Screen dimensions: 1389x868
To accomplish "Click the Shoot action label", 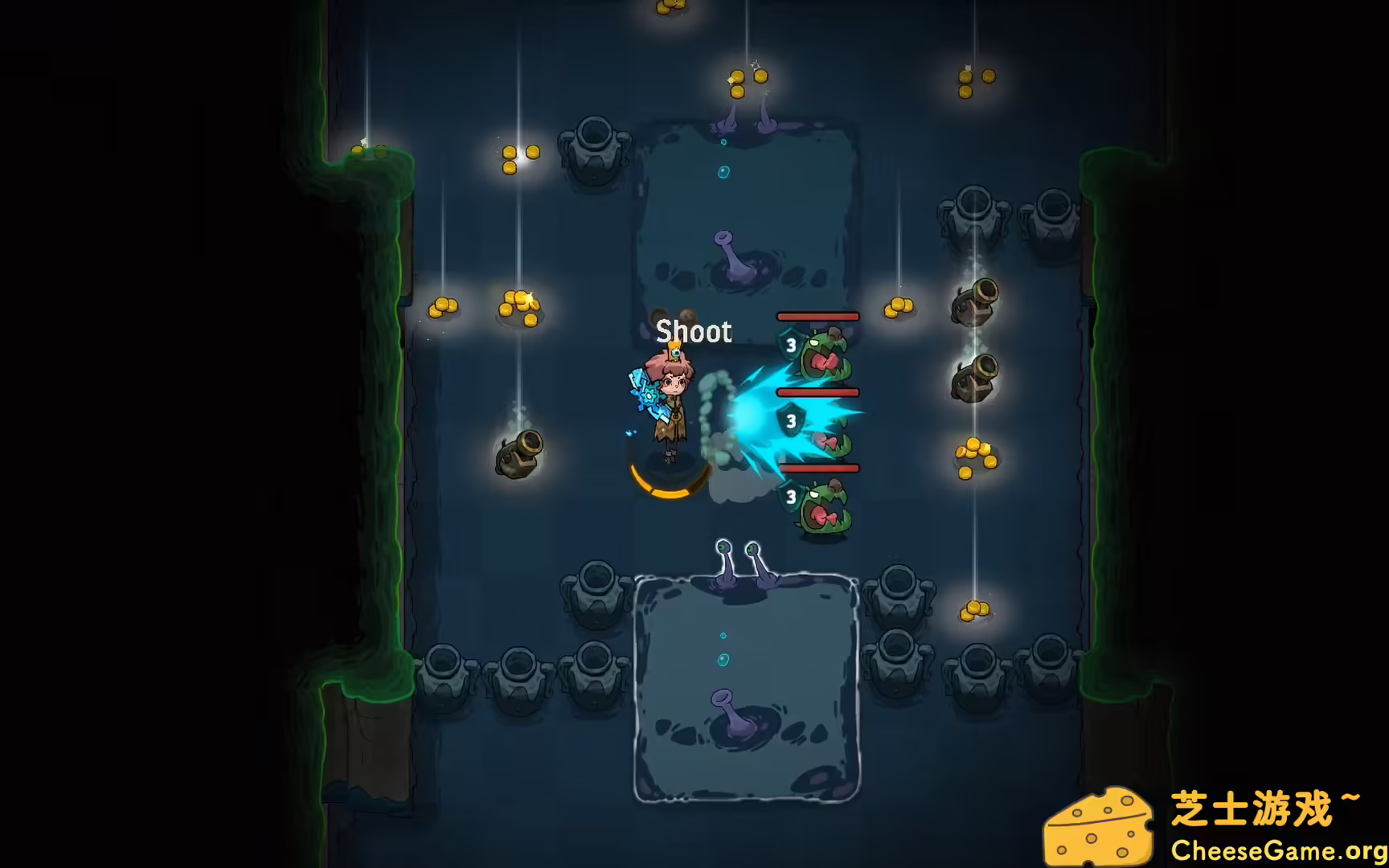I will 694,332.
